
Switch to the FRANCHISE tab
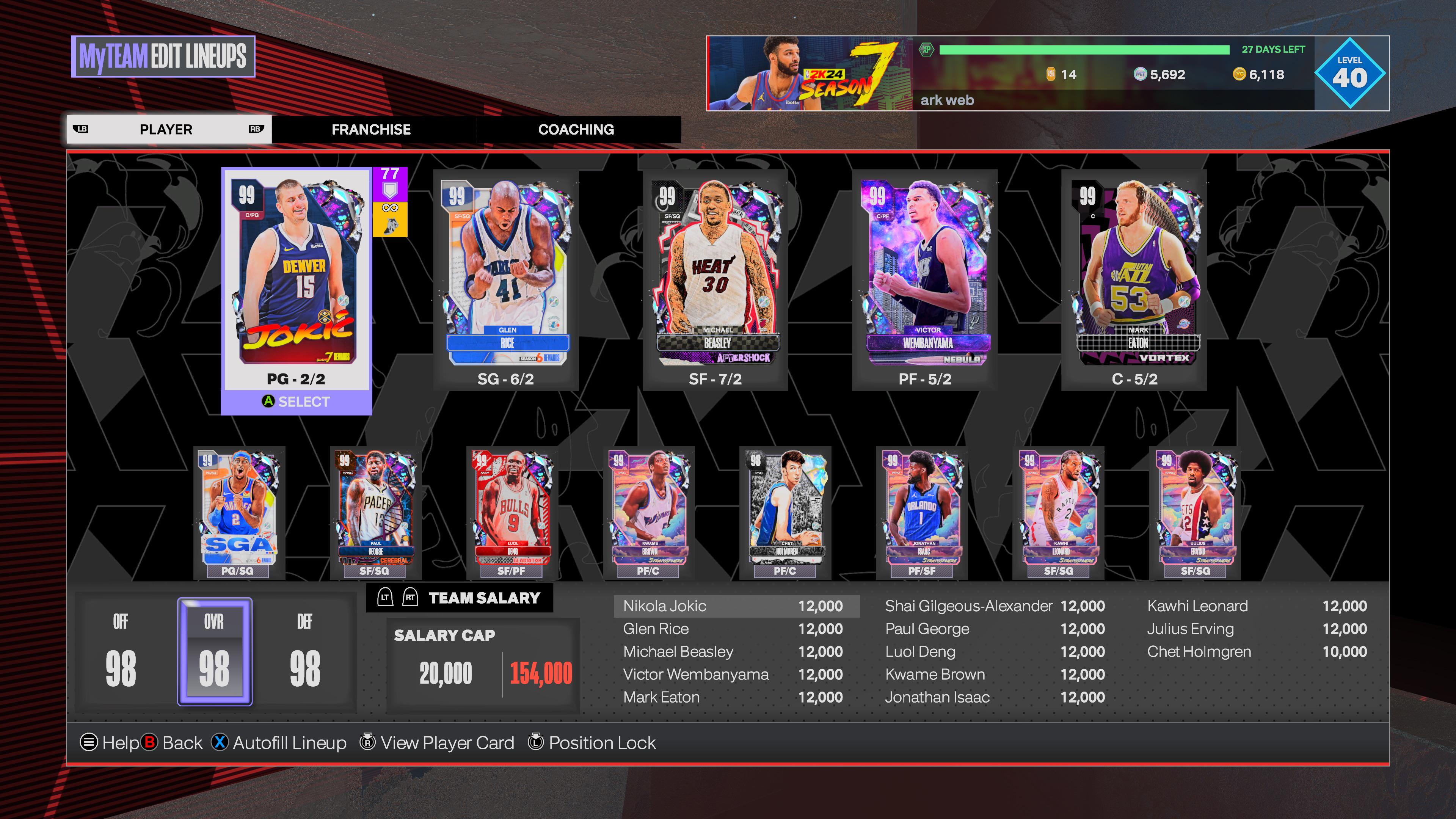coord(371,129)
